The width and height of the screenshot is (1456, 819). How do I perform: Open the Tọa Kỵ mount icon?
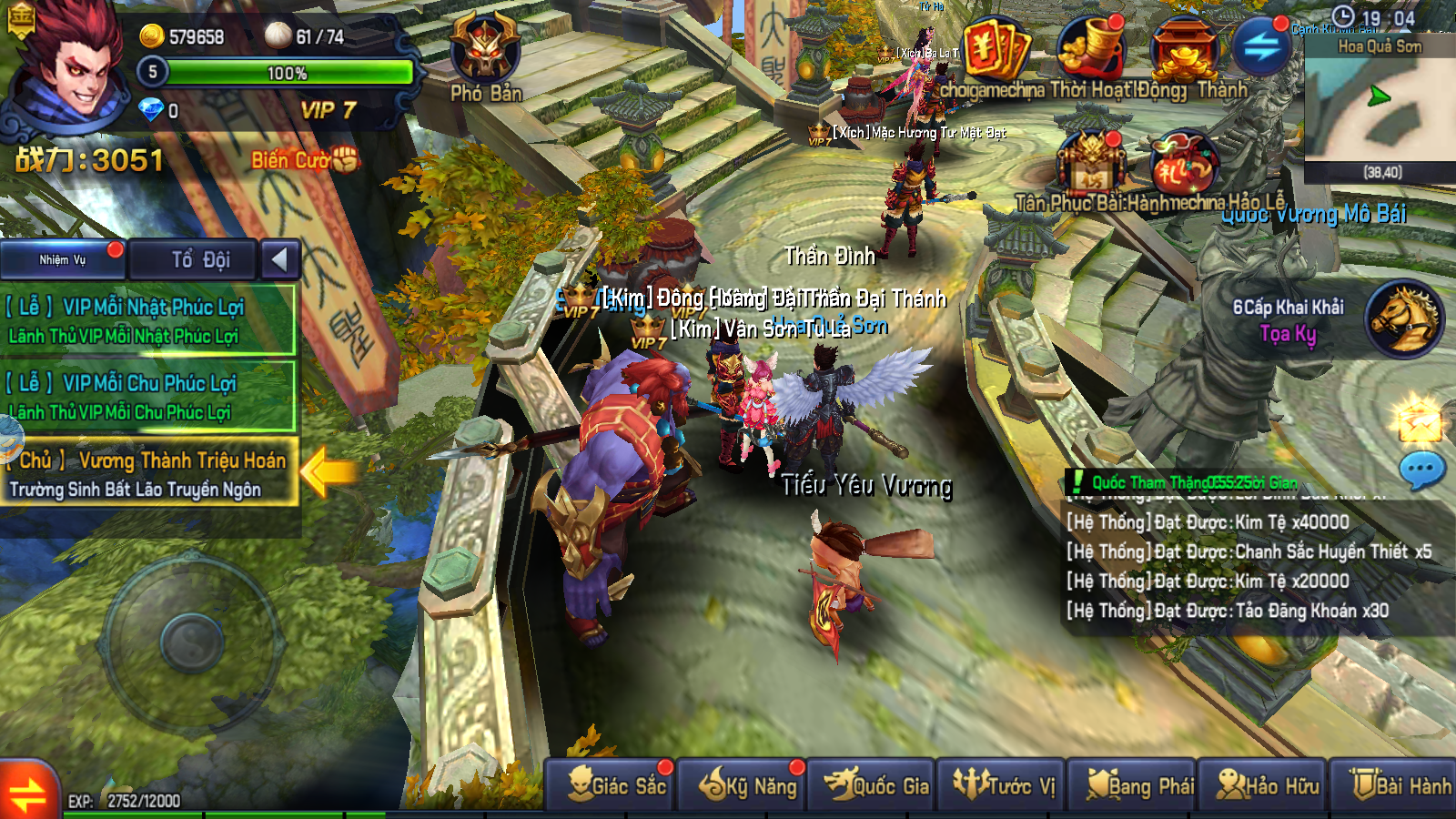(x=1402, y=318)
